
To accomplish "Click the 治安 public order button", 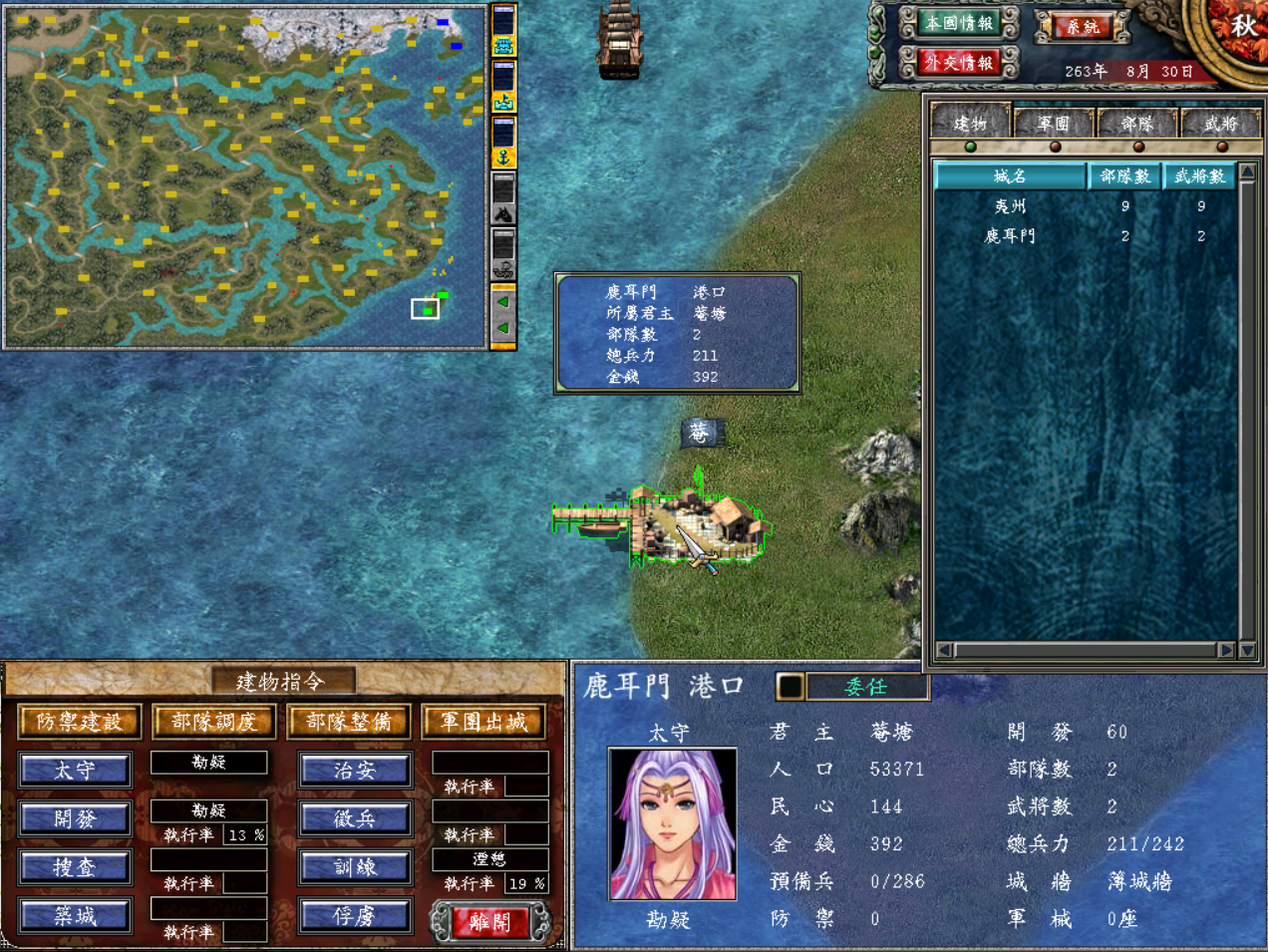I will pos(354,771).
